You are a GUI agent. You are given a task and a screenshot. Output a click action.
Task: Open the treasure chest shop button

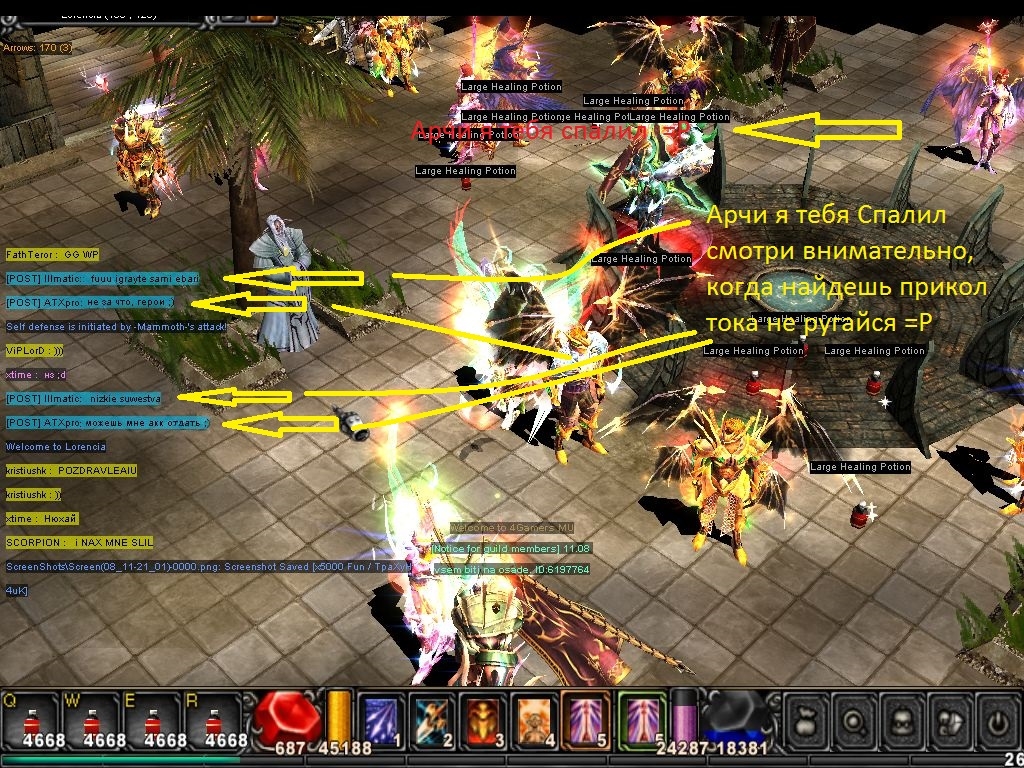[x=952, y=719]
